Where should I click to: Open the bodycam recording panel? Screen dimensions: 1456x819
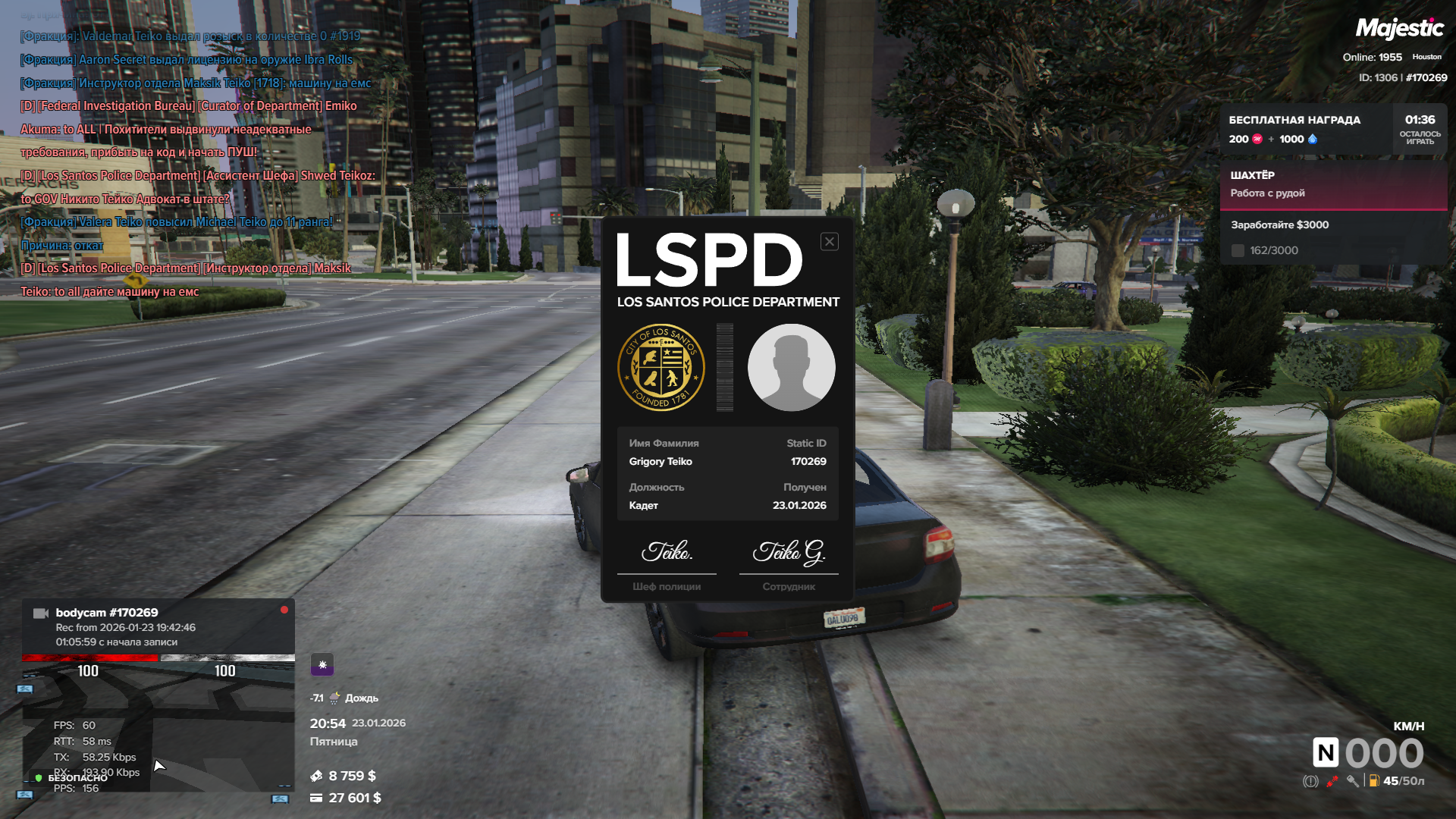[x=158, y=626]
